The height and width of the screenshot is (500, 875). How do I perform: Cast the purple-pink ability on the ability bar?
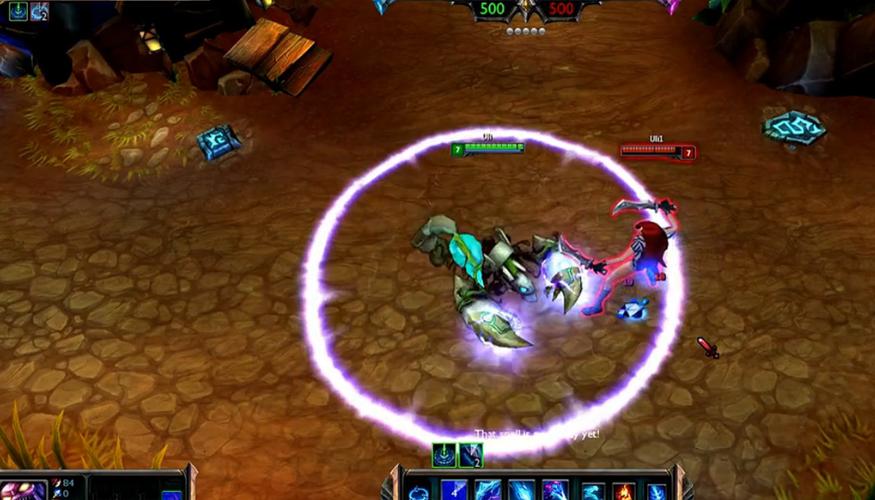[x=554, y=491]
